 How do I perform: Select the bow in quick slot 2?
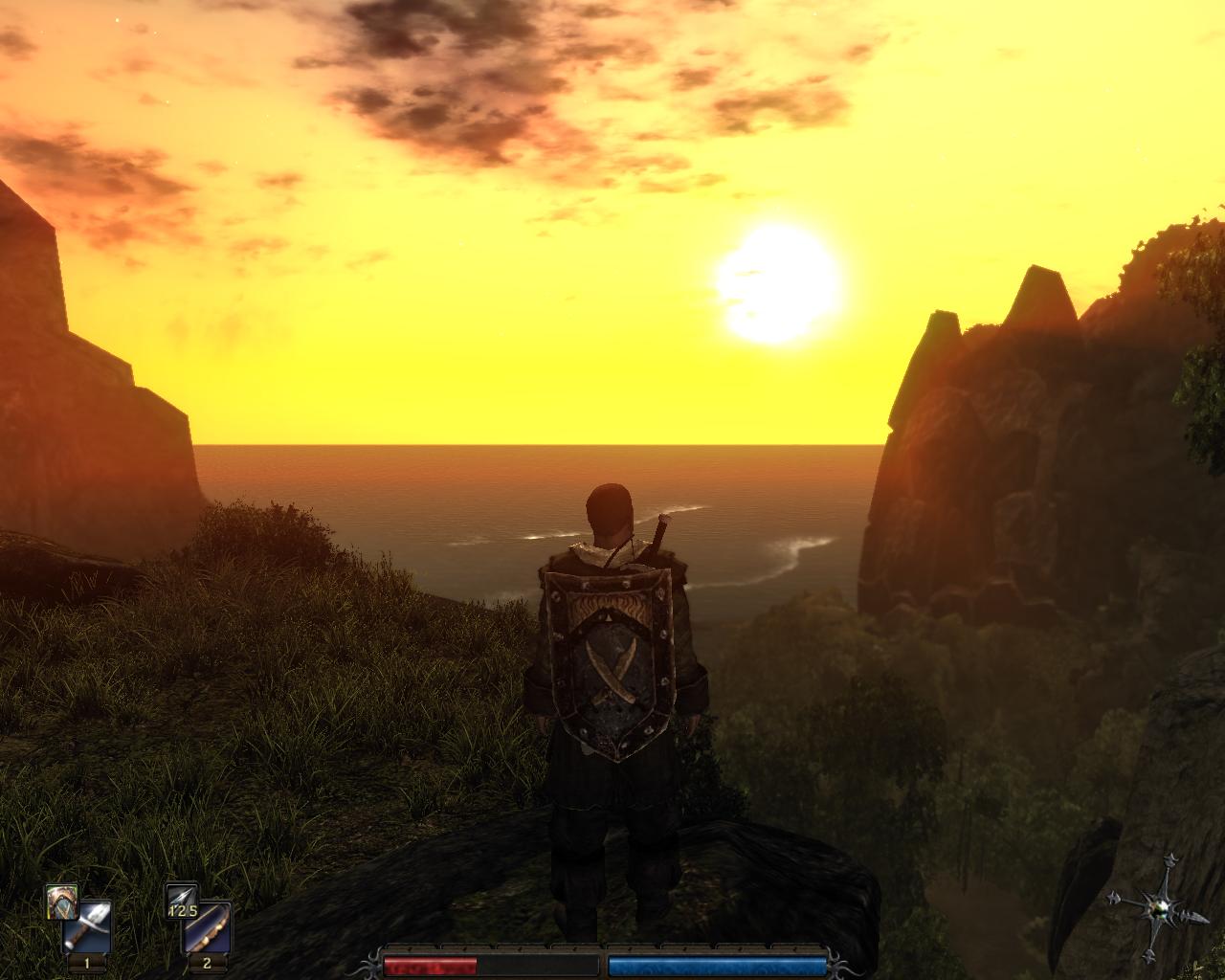207,926
